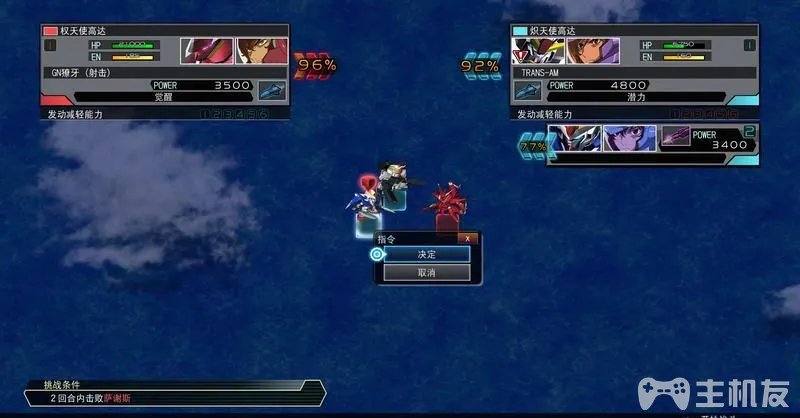
Task: Confirm the attack with 决定
Action: [427, 255]
